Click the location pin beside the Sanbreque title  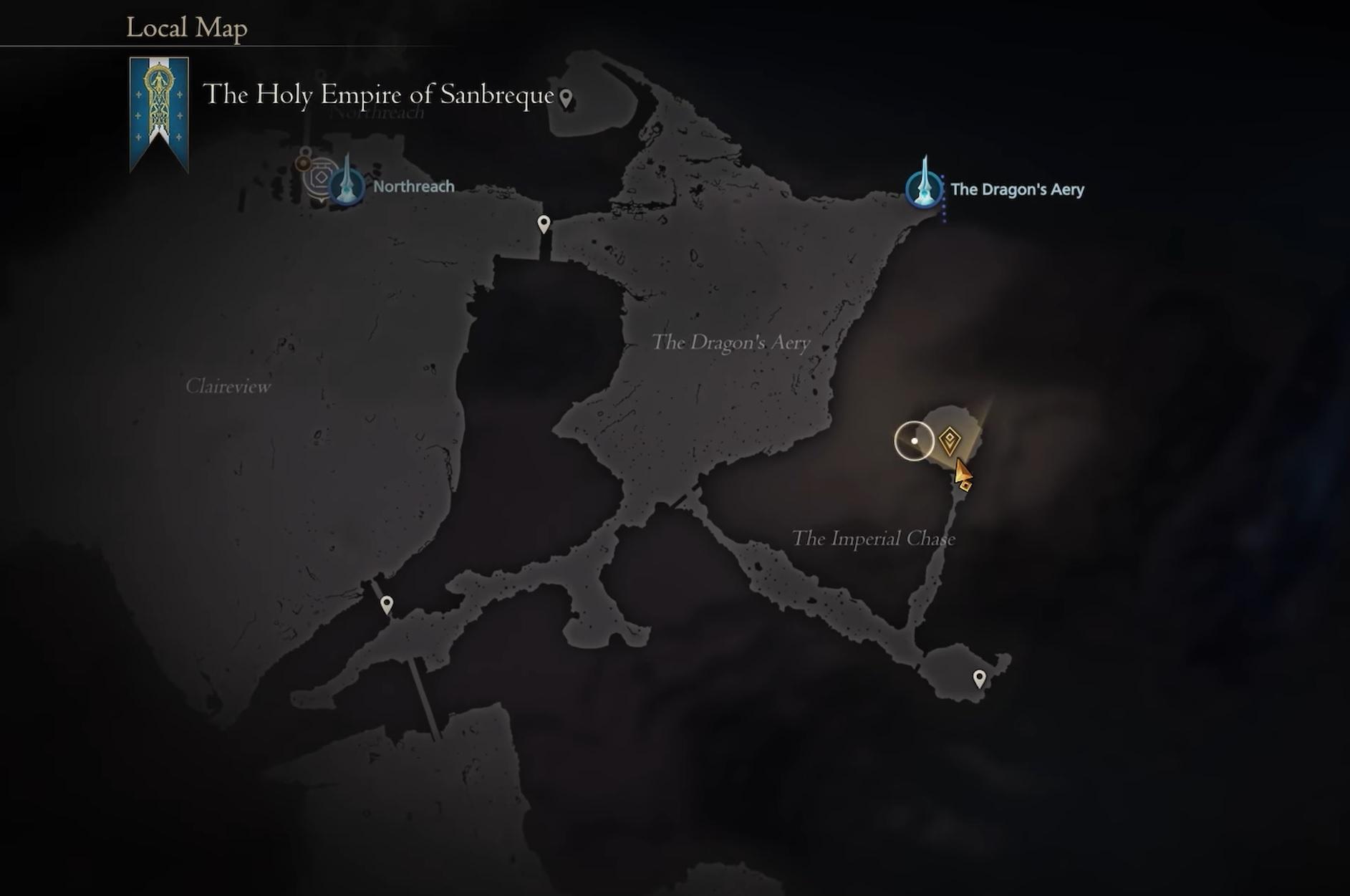tap(565, 95)
